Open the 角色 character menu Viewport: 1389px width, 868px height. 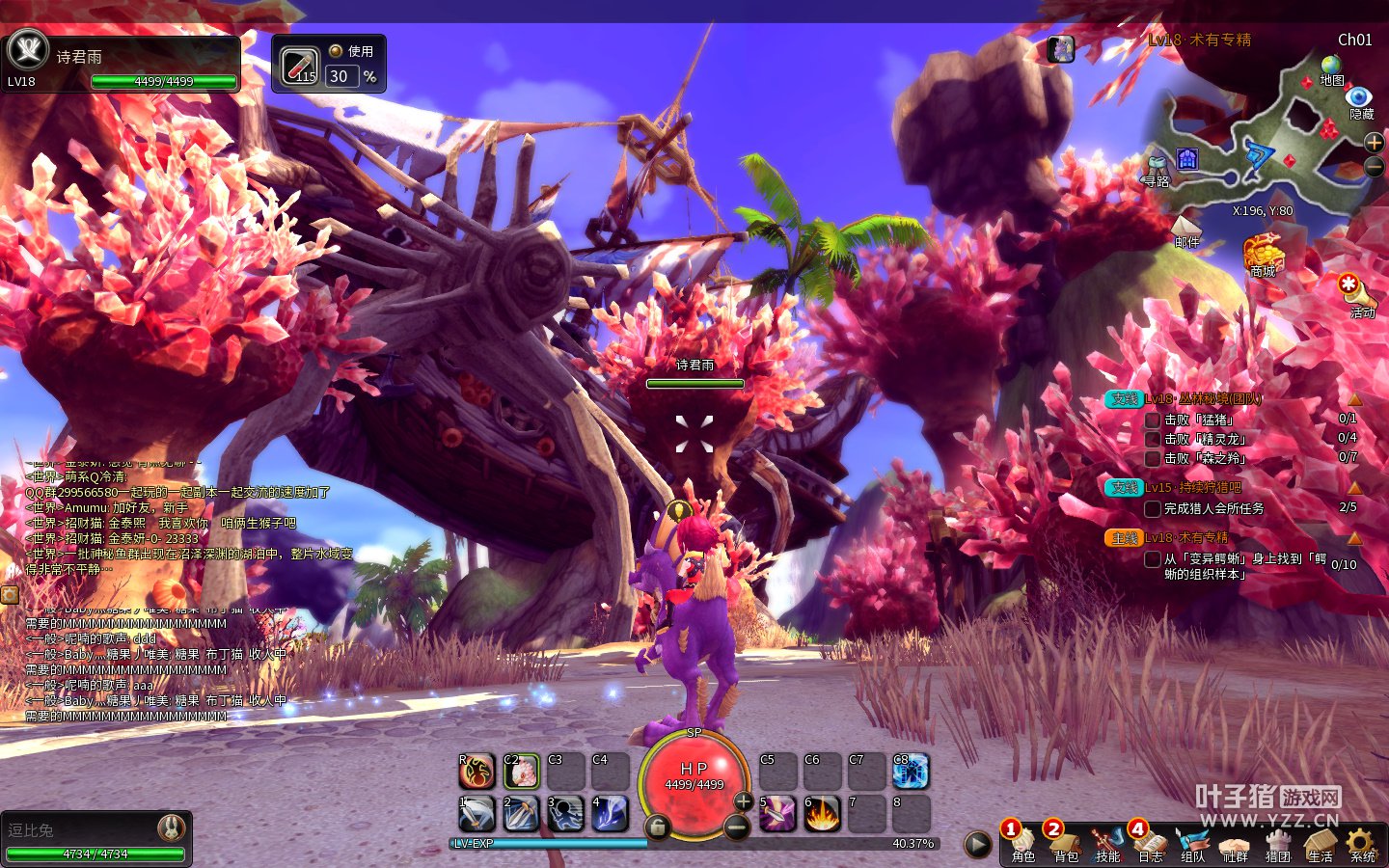coord(1022,842)
